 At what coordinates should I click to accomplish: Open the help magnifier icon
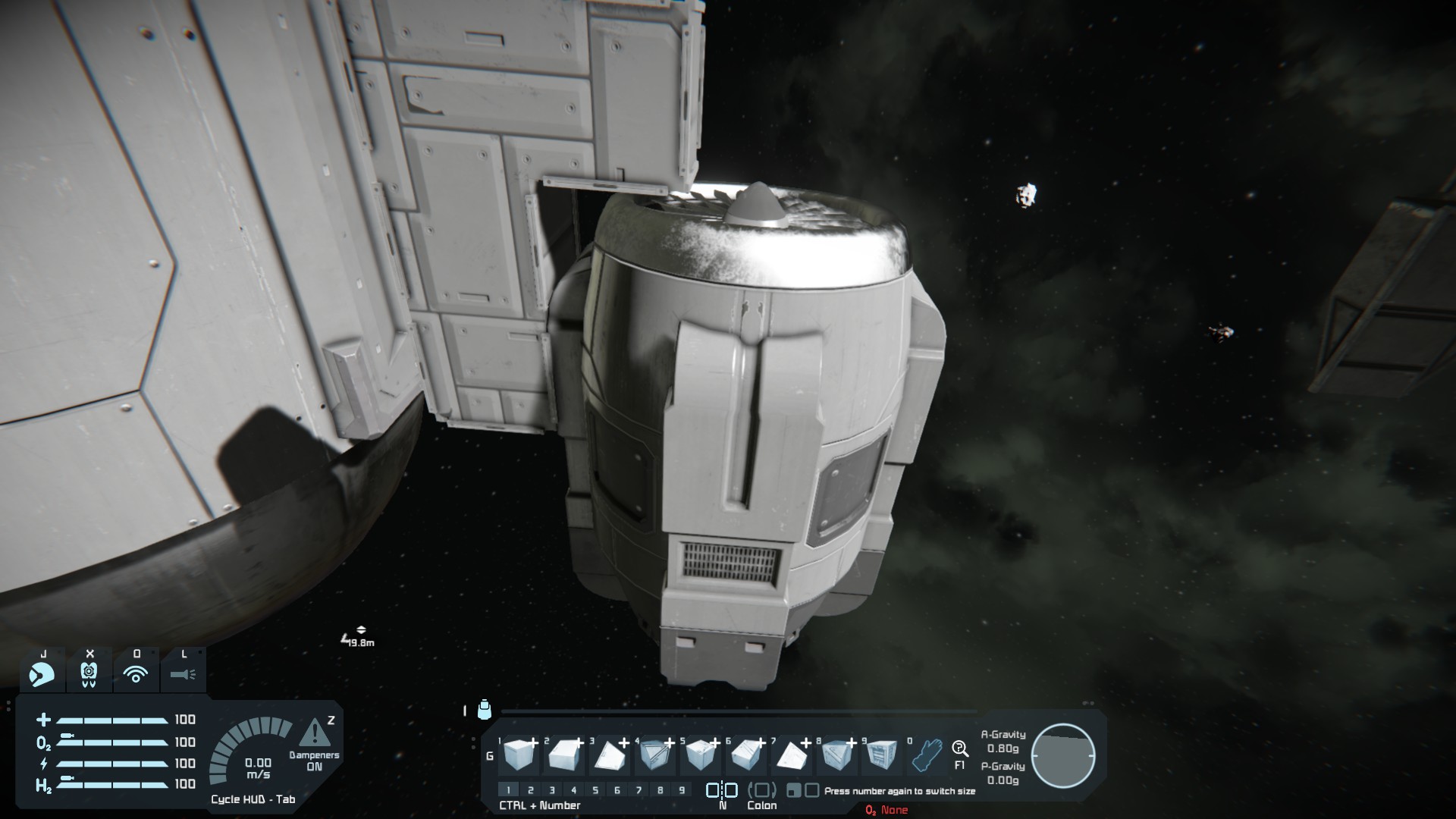(960, 749)
